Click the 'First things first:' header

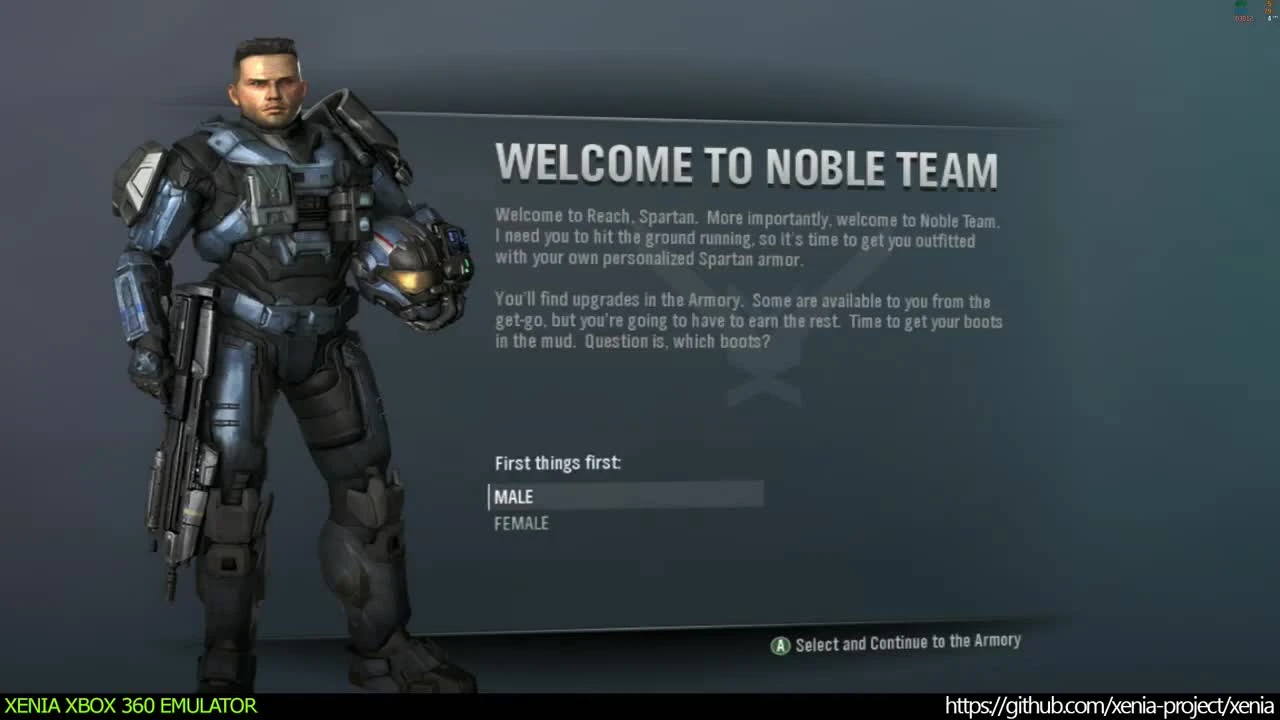pos(558,463)
